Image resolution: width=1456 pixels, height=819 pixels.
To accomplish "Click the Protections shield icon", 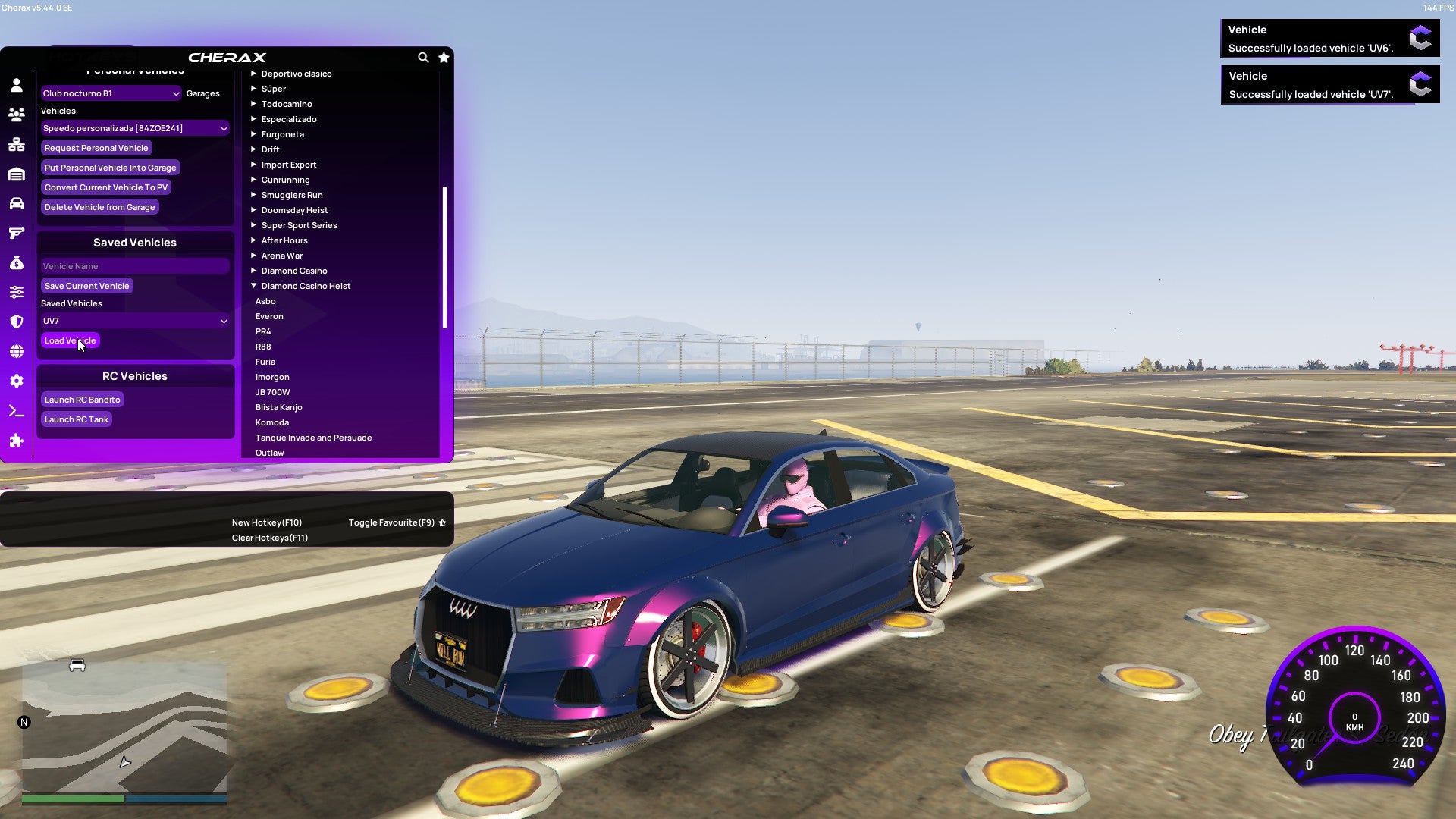I will (x=17, y=321).
